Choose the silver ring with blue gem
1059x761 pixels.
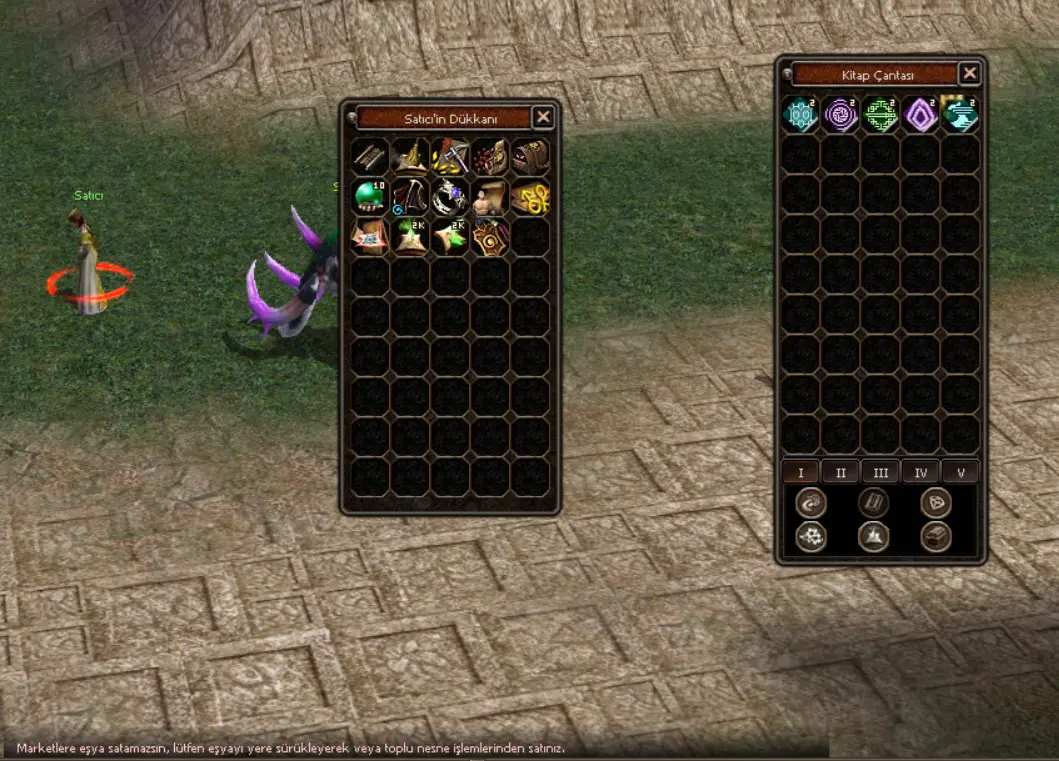[450, 197]
